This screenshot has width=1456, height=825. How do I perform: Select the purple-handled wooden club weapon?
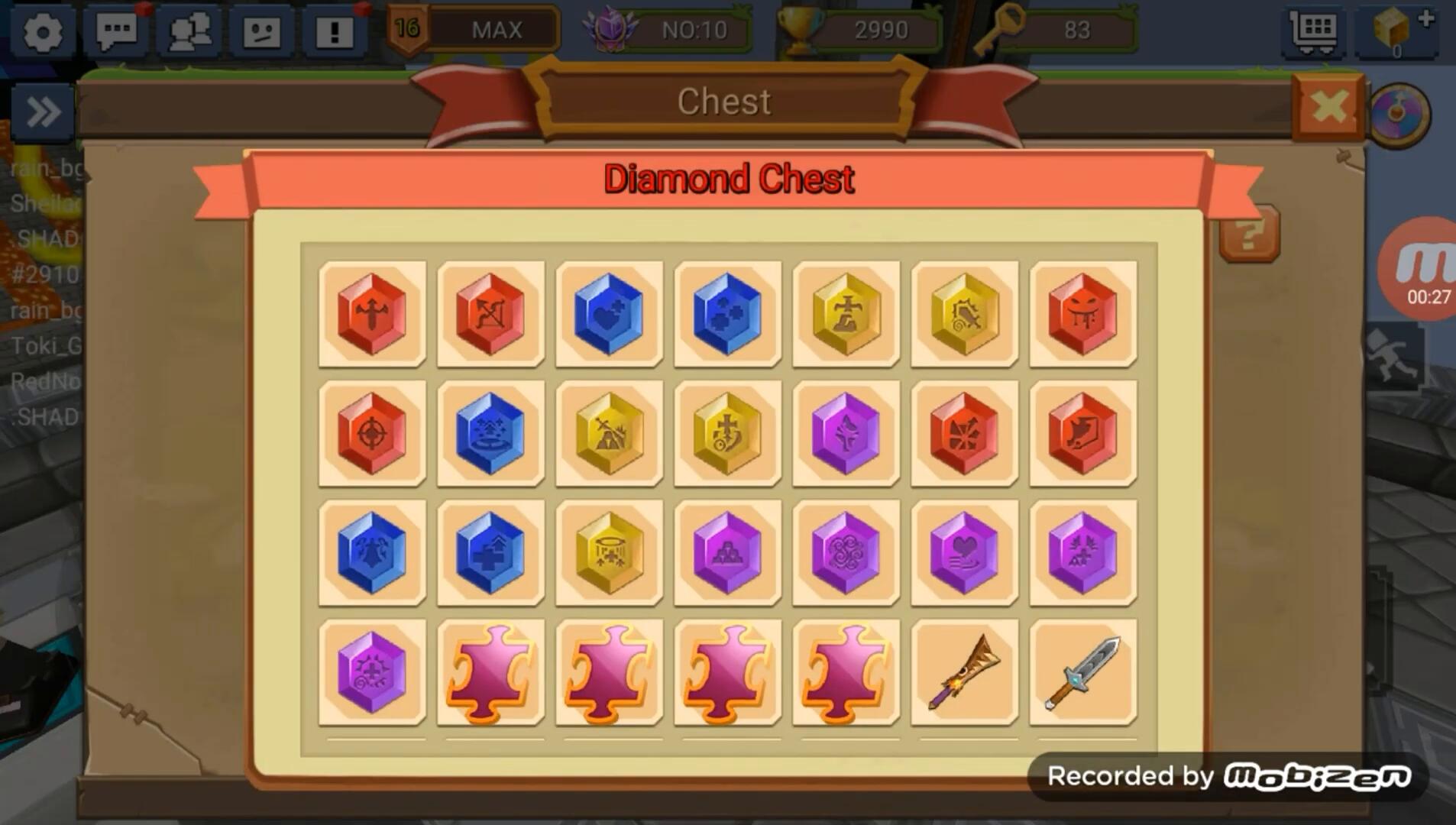(x=964, y=671)
